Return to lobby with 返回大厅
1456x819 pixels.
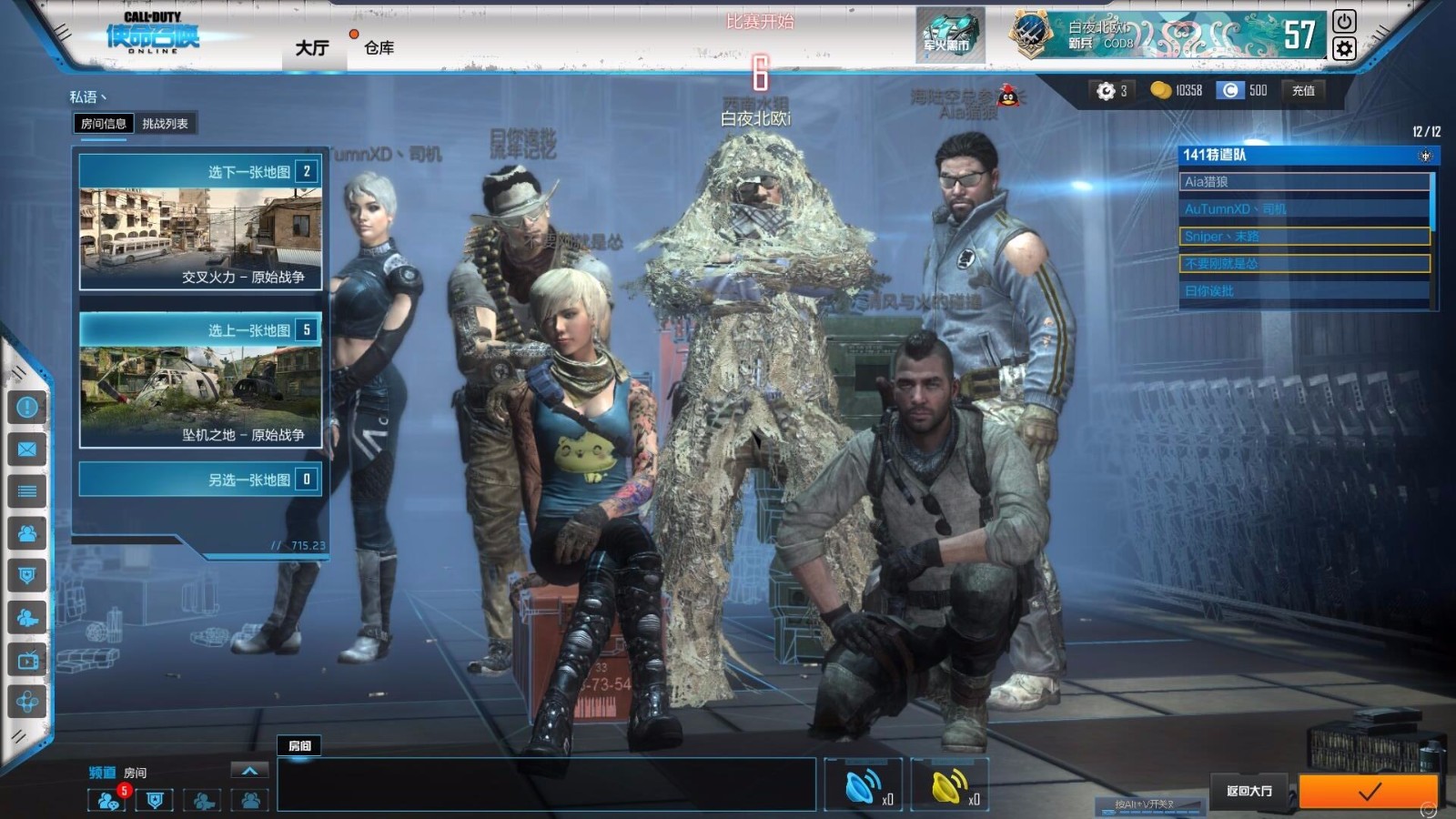point(1249,791)
